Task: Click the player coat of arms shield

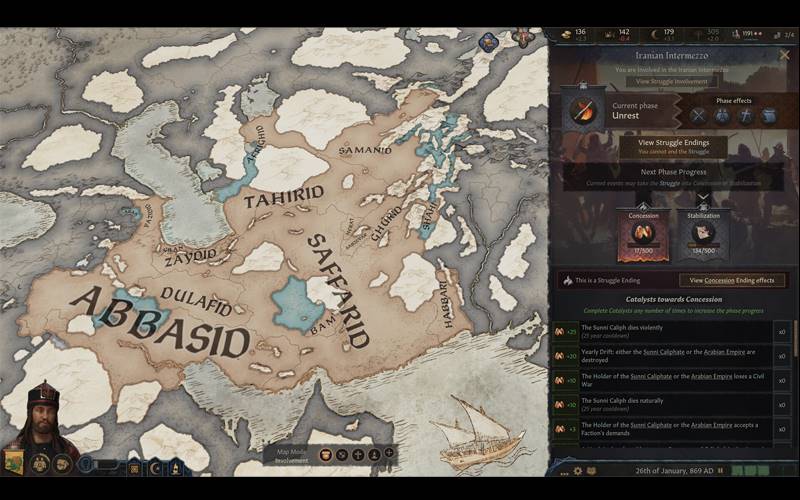Action: [13, 462]
